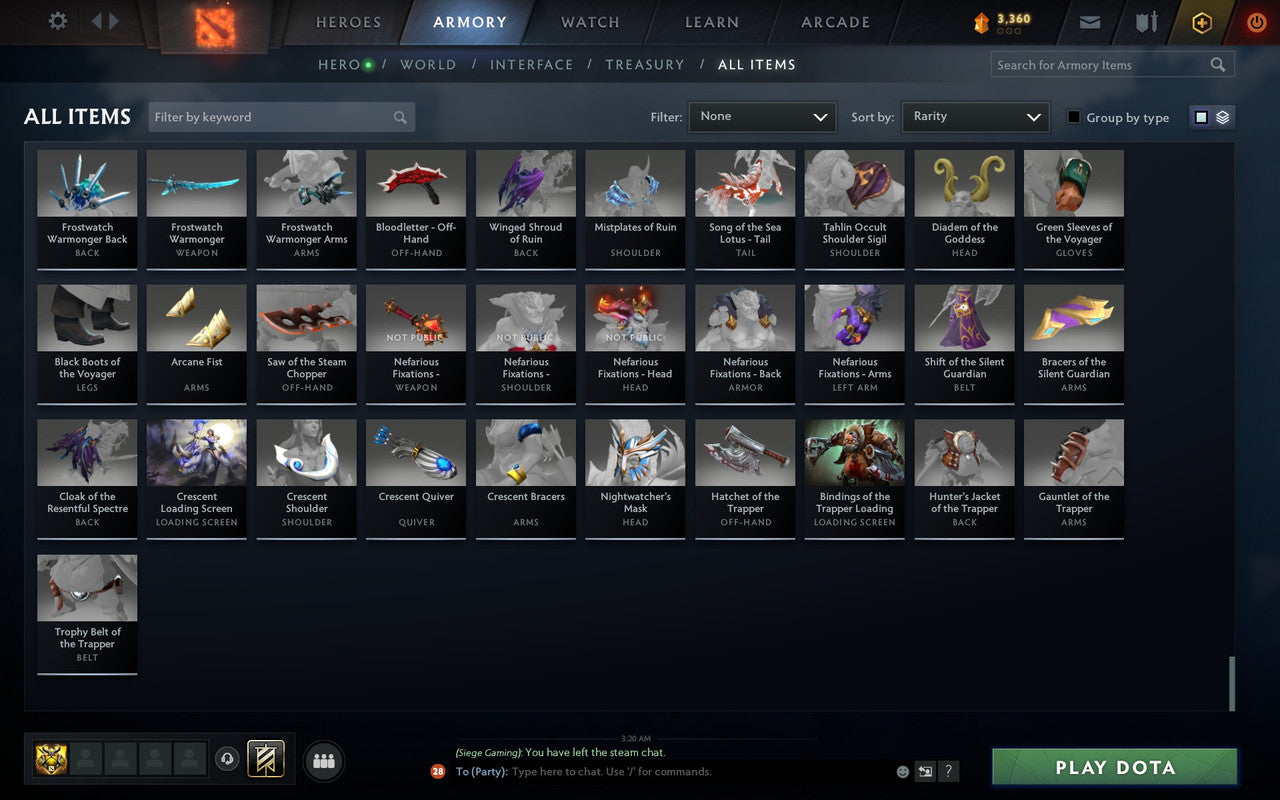Switch to the WATCH tab
This screenshot has height=800, width=1280.
click(589, 22)
